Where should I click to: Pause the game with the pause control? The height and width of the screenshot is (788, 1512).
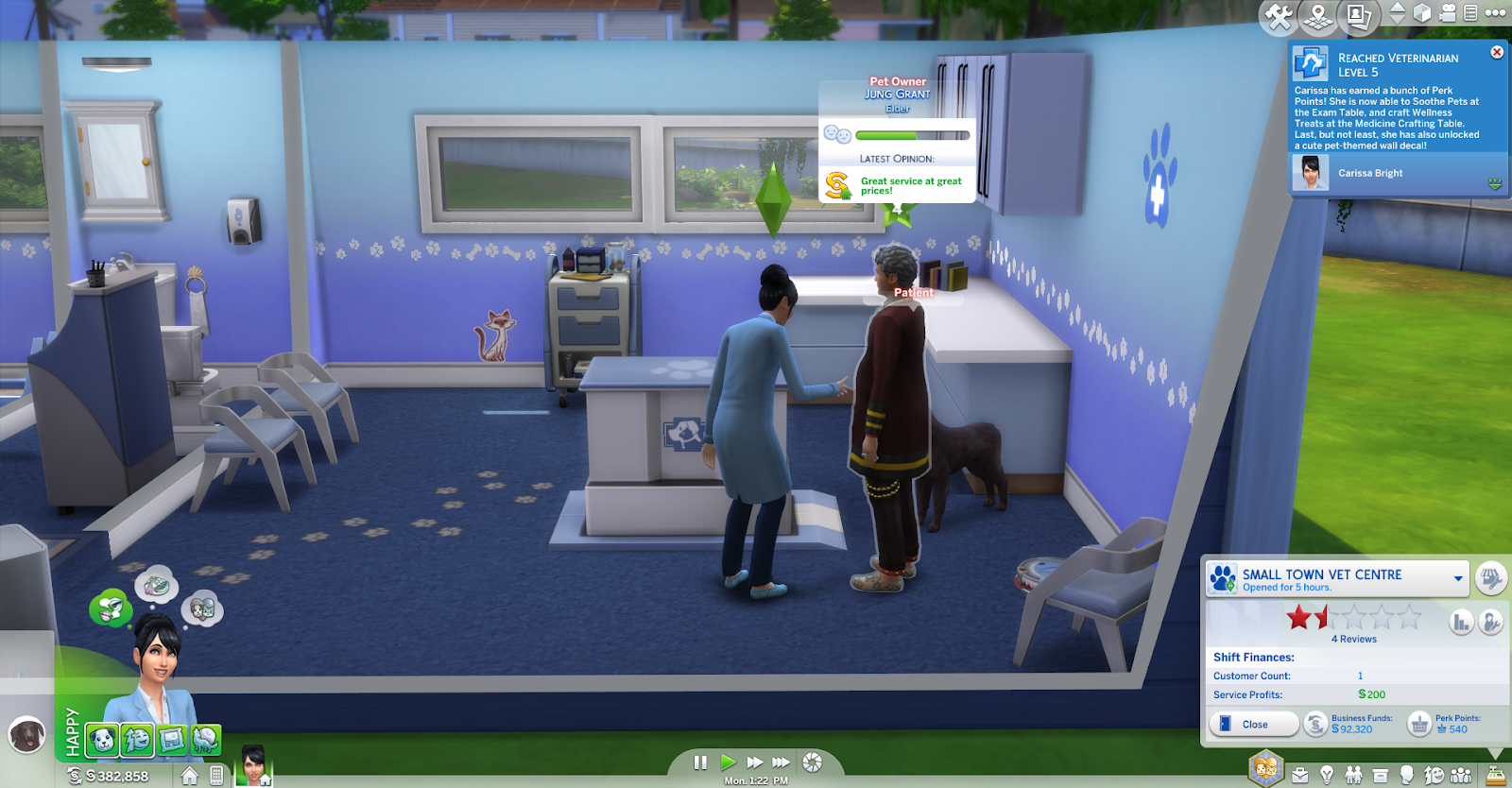coord(700,762)
